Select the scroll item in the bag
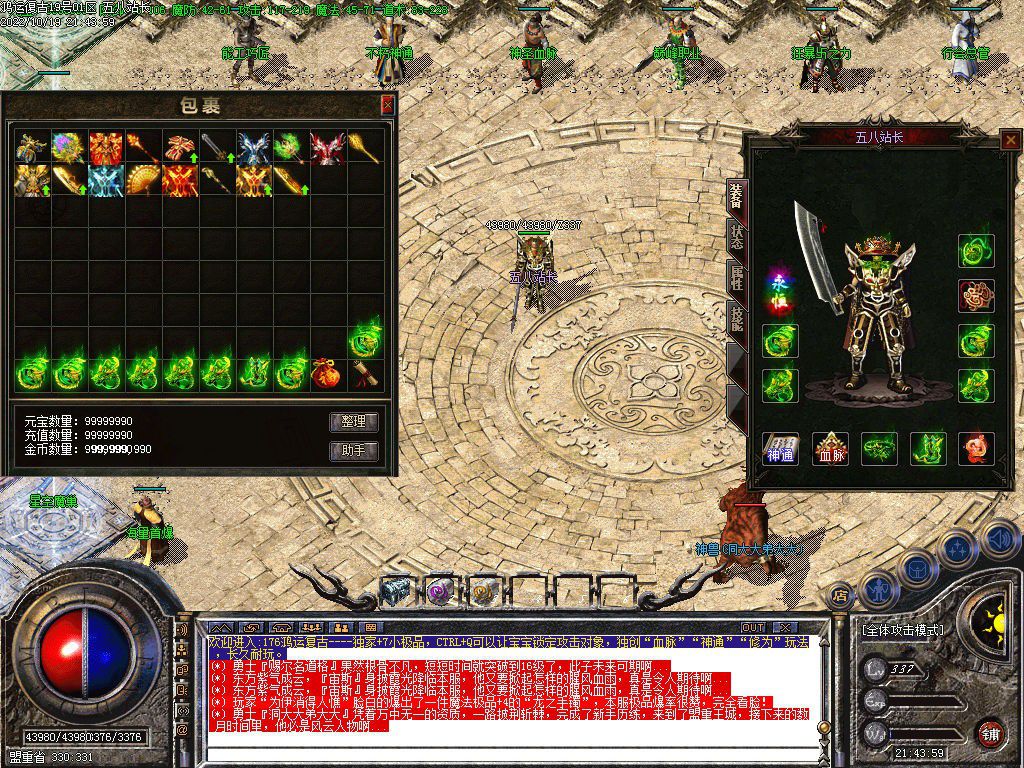The width and height of the screenshot is (1024, 768). [x=361, y=374]
